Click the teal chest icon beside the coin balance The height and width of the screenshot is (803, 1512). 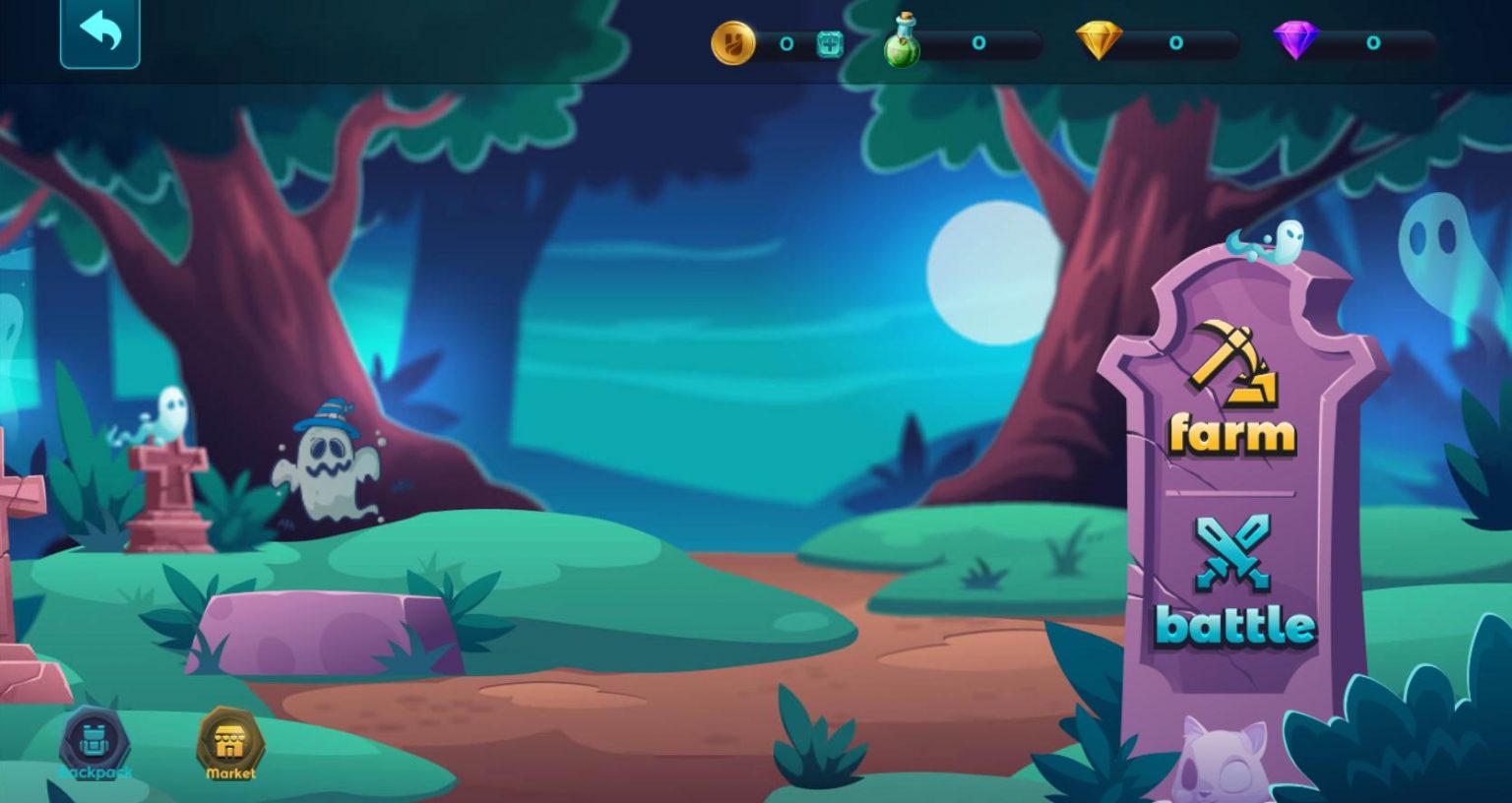(828, 43)
